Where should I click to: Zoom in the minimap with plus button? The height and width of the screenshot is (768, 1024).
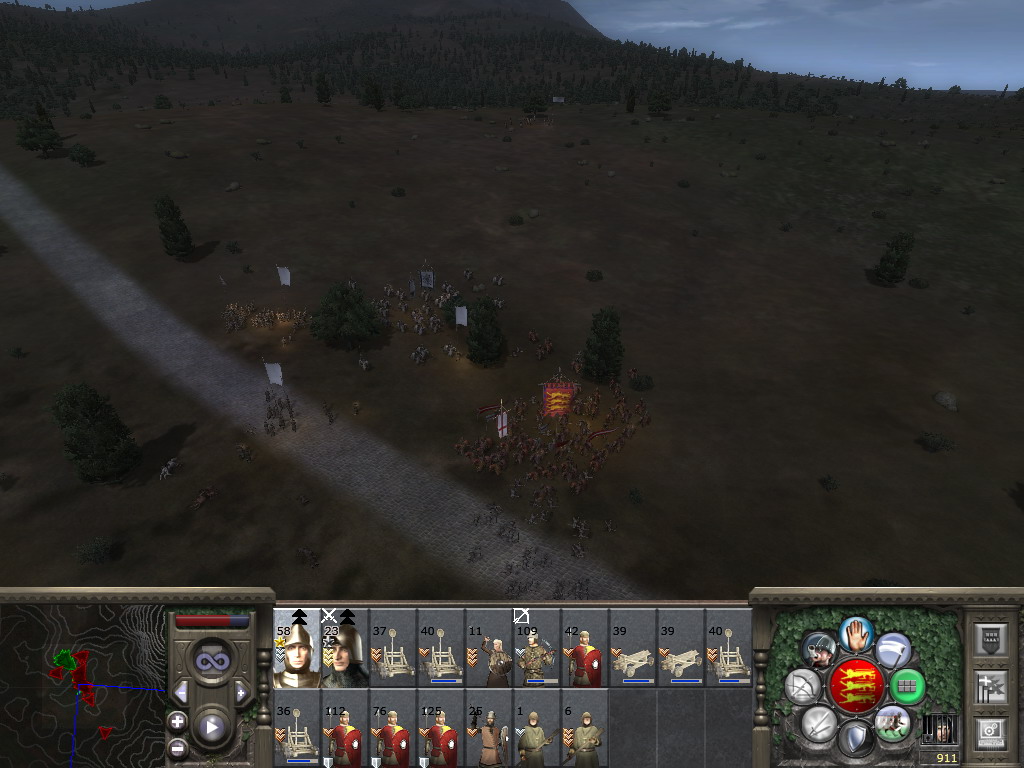tap(177, 721)
